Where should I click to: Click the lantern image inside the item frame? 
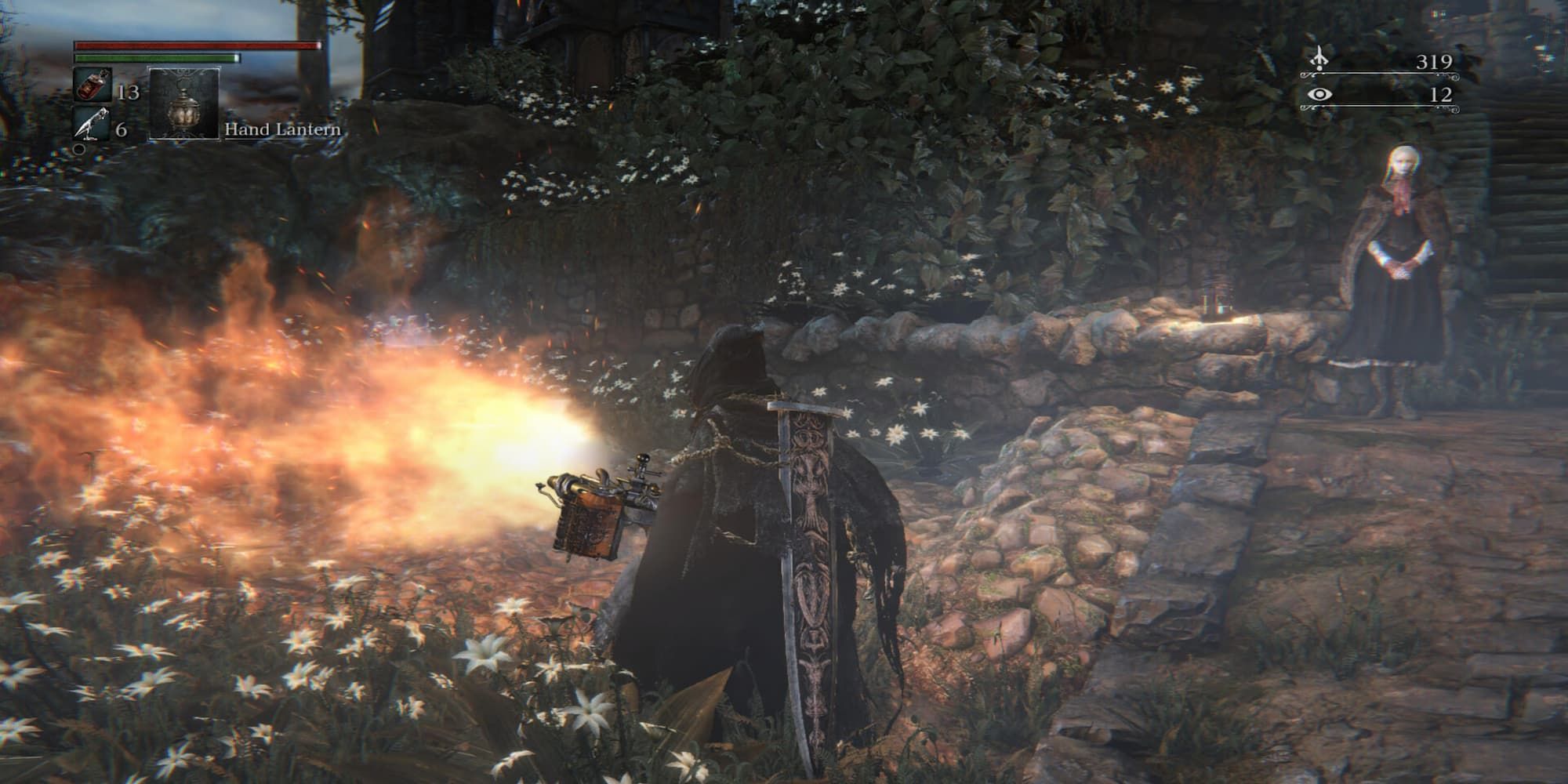tap(184, 110)
